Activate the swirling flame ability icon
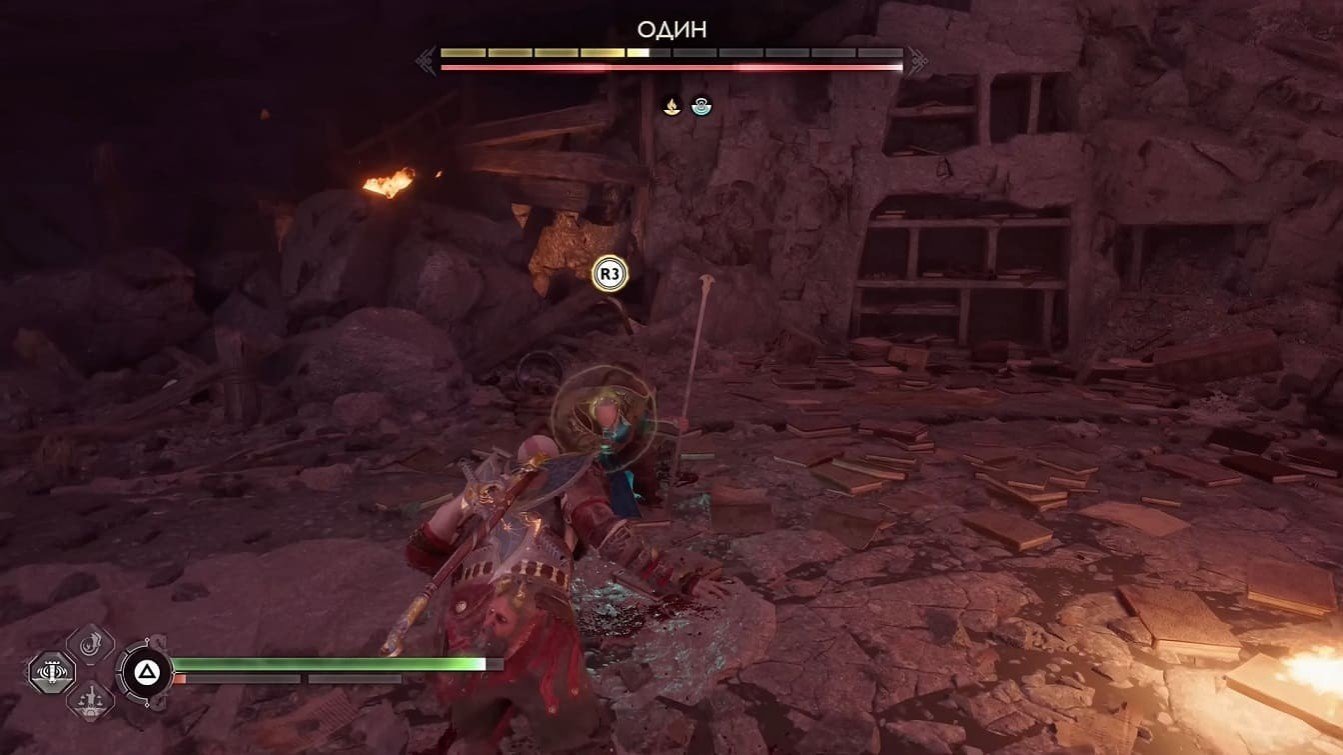The image size is (1343, 755). tap(90, 643)
